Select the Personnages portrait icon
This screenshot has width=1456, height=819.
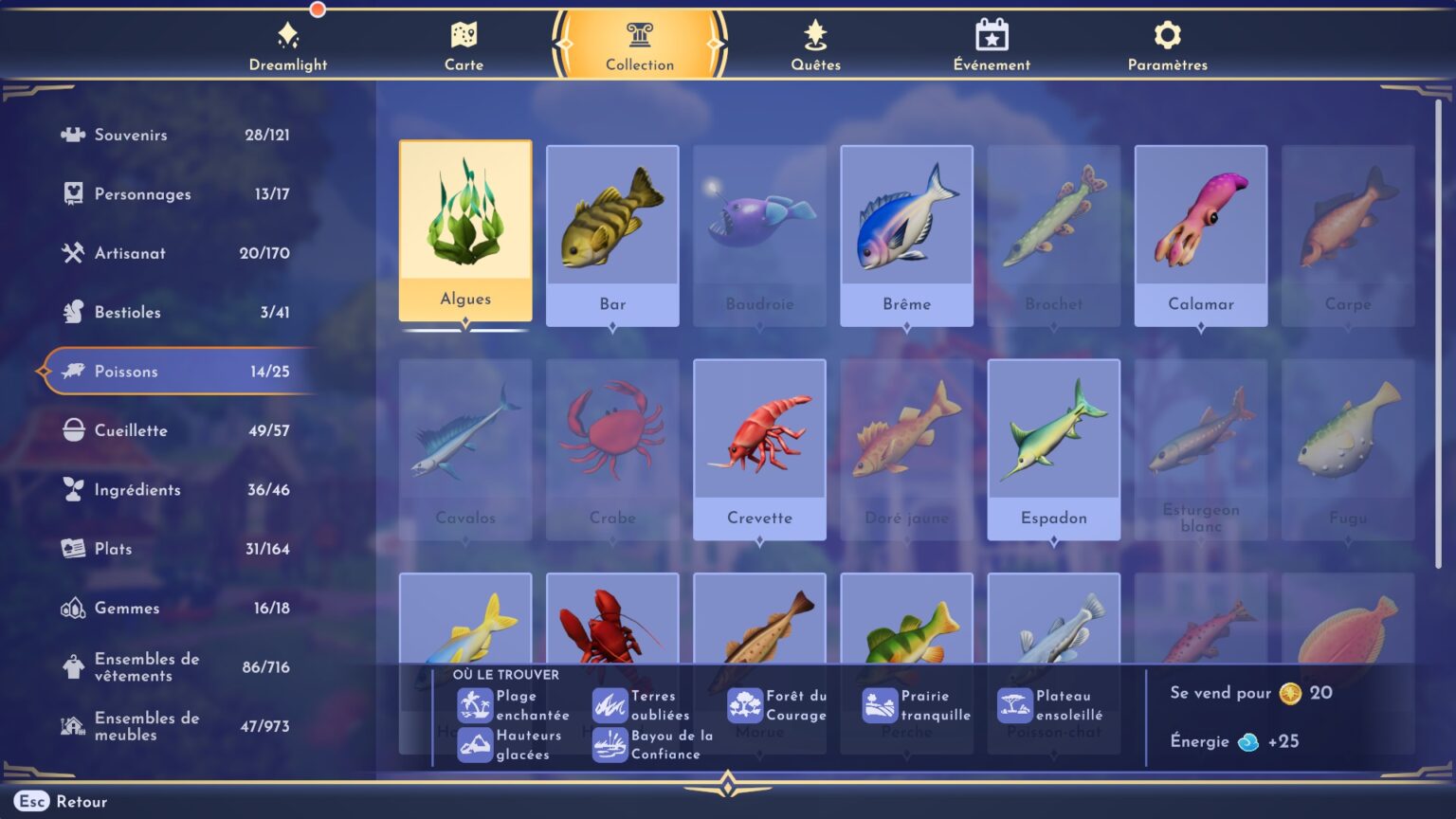click(x=72, y=193)
